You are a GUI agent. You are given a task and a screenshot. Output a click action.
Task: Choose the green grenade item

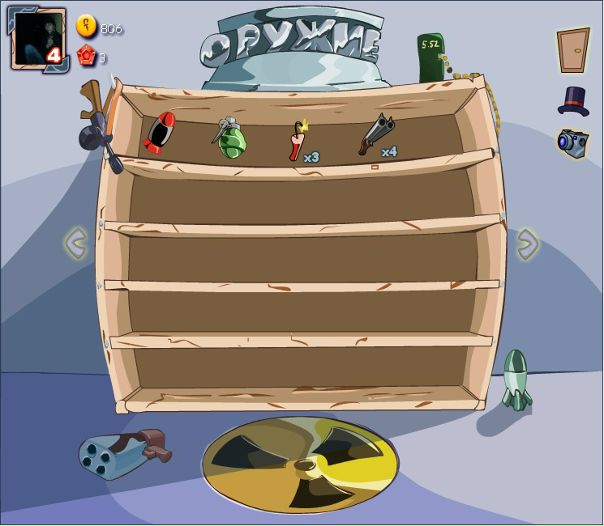[x=229, y=137]
